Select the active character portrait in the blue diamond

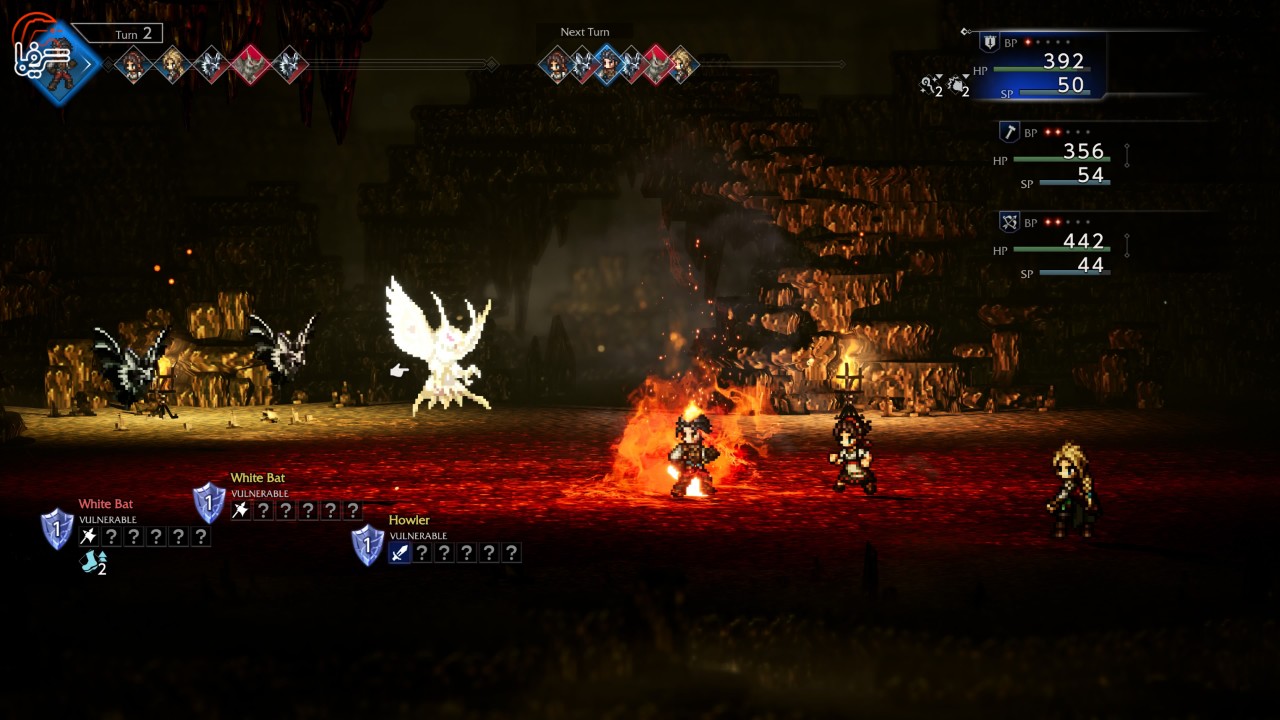point(58,65)
